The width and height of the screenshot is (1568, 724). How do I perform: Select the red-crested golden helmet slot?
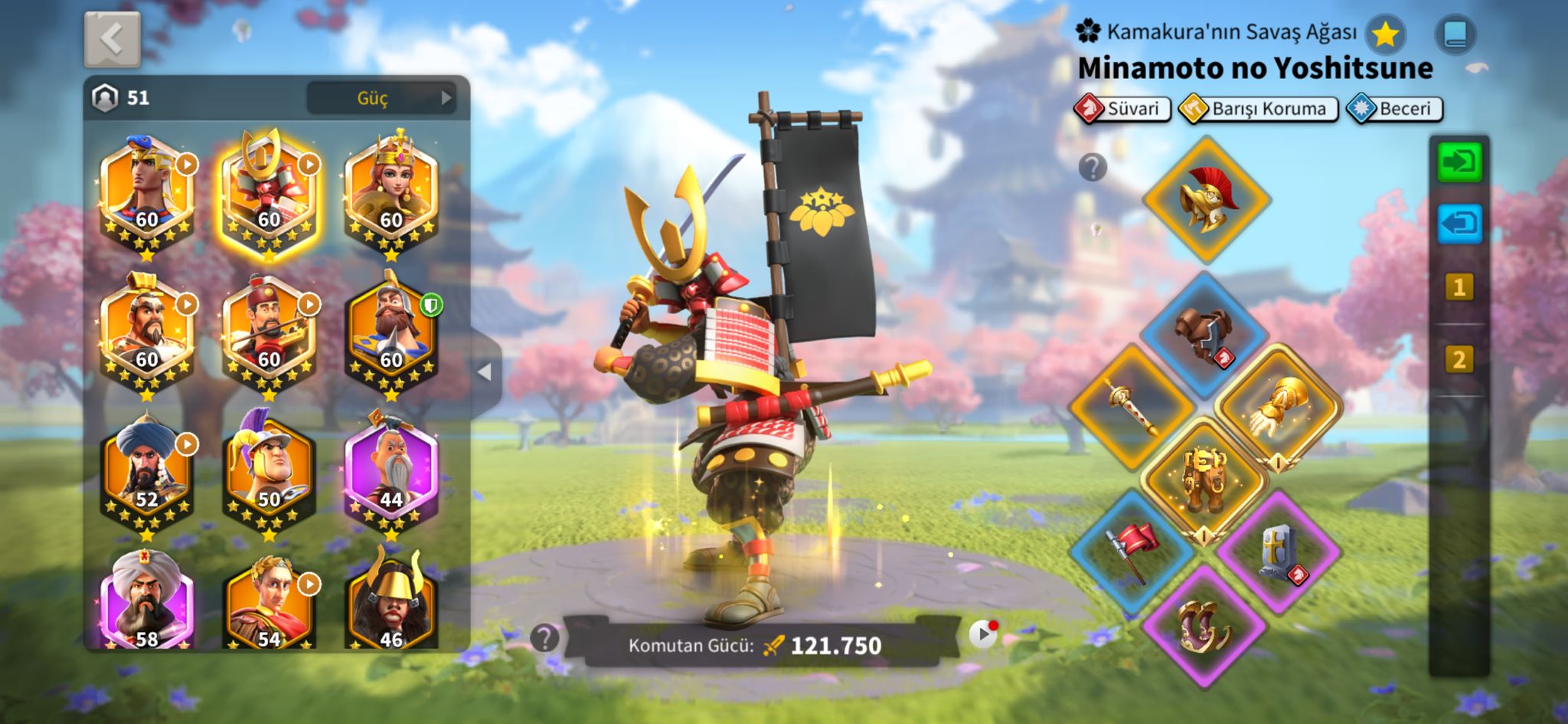[1206, 199]
